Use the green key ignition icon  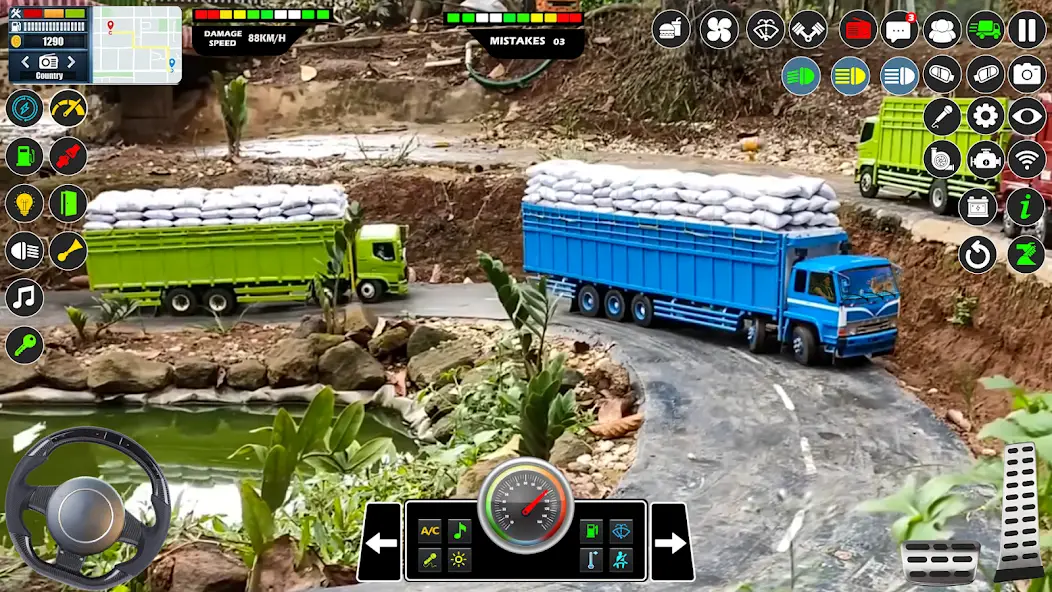click(x=24, y=345)
